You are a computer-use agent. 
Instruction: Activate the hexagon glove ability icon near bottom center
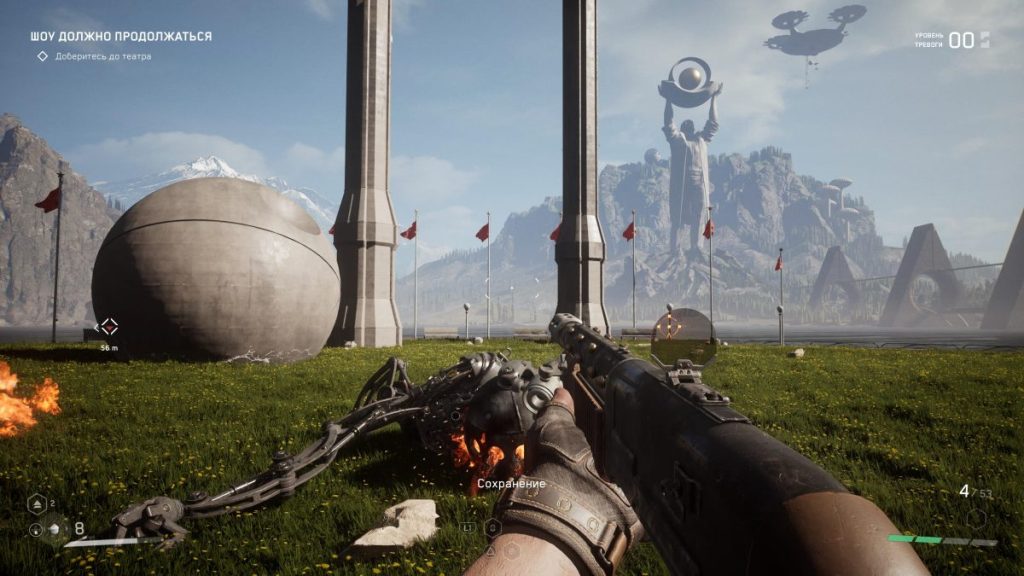[492, 527]
